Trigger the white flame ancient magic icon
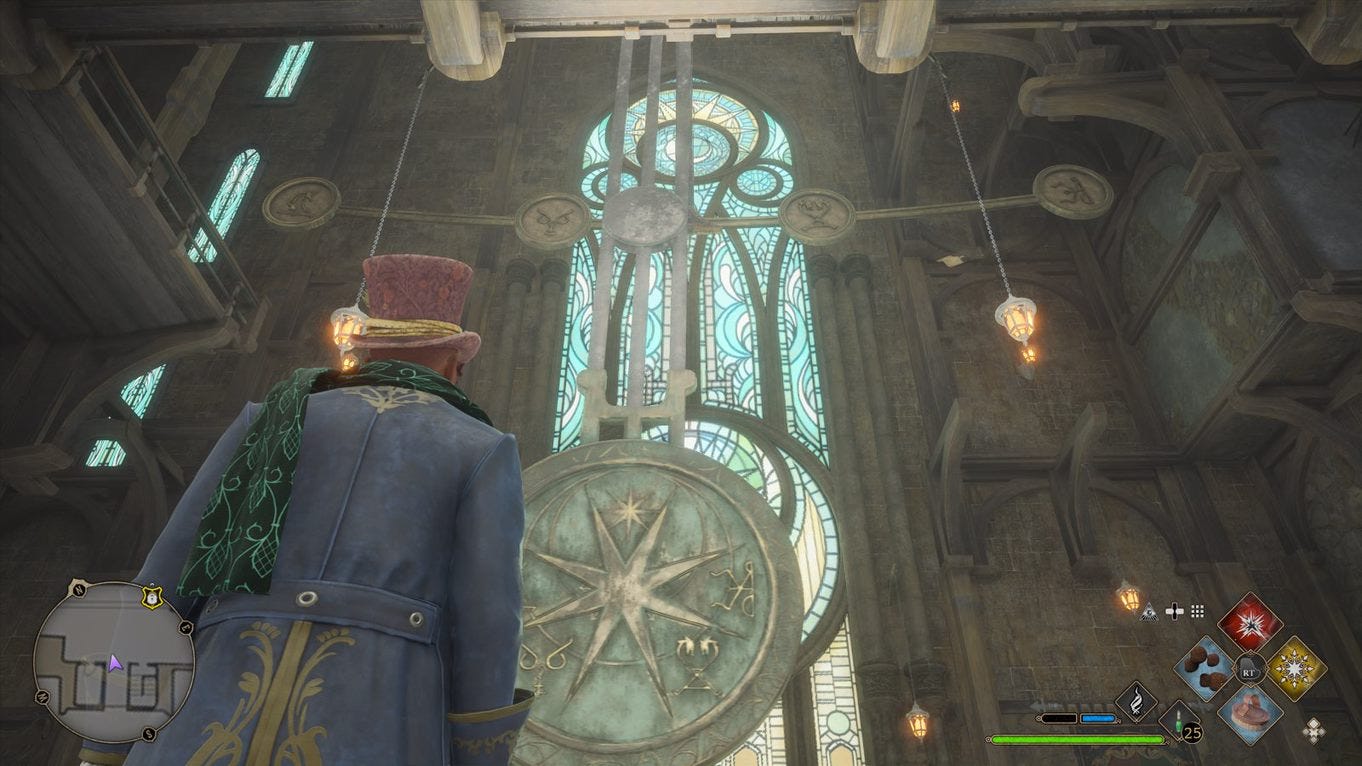The width and height of the screenshot is (1362, 766). (x=1136, y=700)
